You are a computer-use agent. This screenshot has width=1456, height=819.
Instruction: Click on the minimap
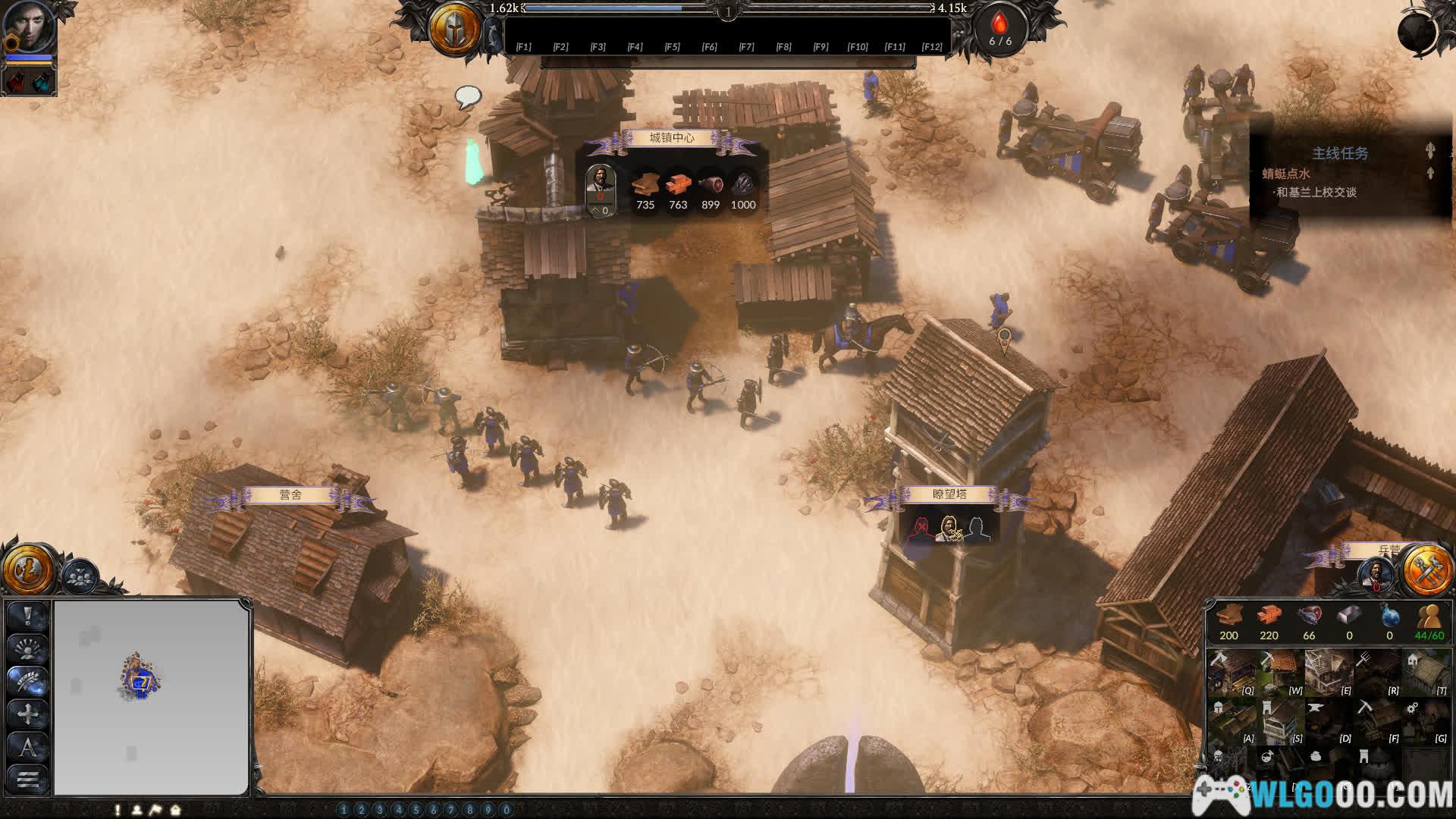click(x=152, y=696)
